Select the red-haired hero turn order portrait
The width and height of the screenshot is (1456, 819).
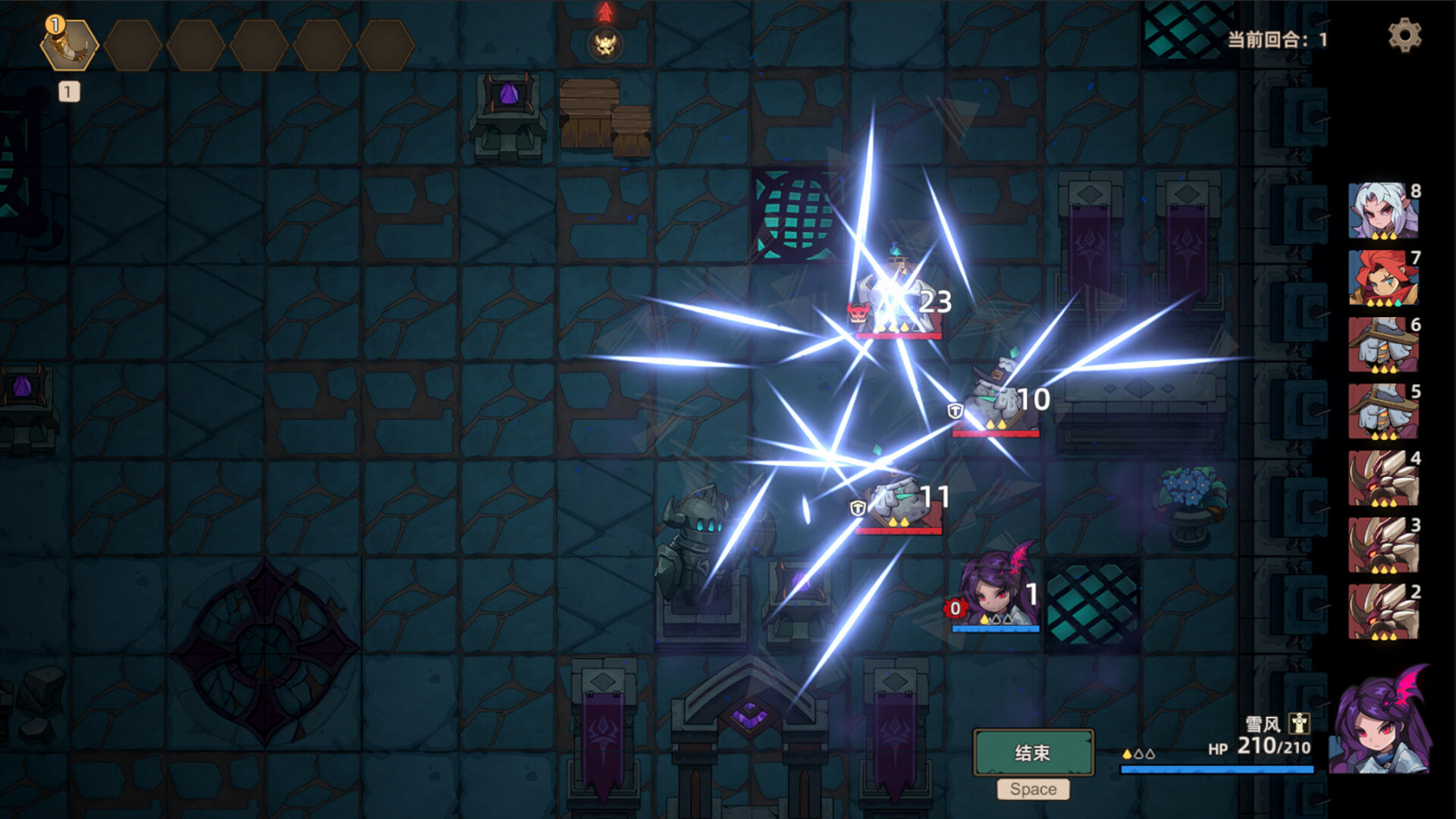1382,278
